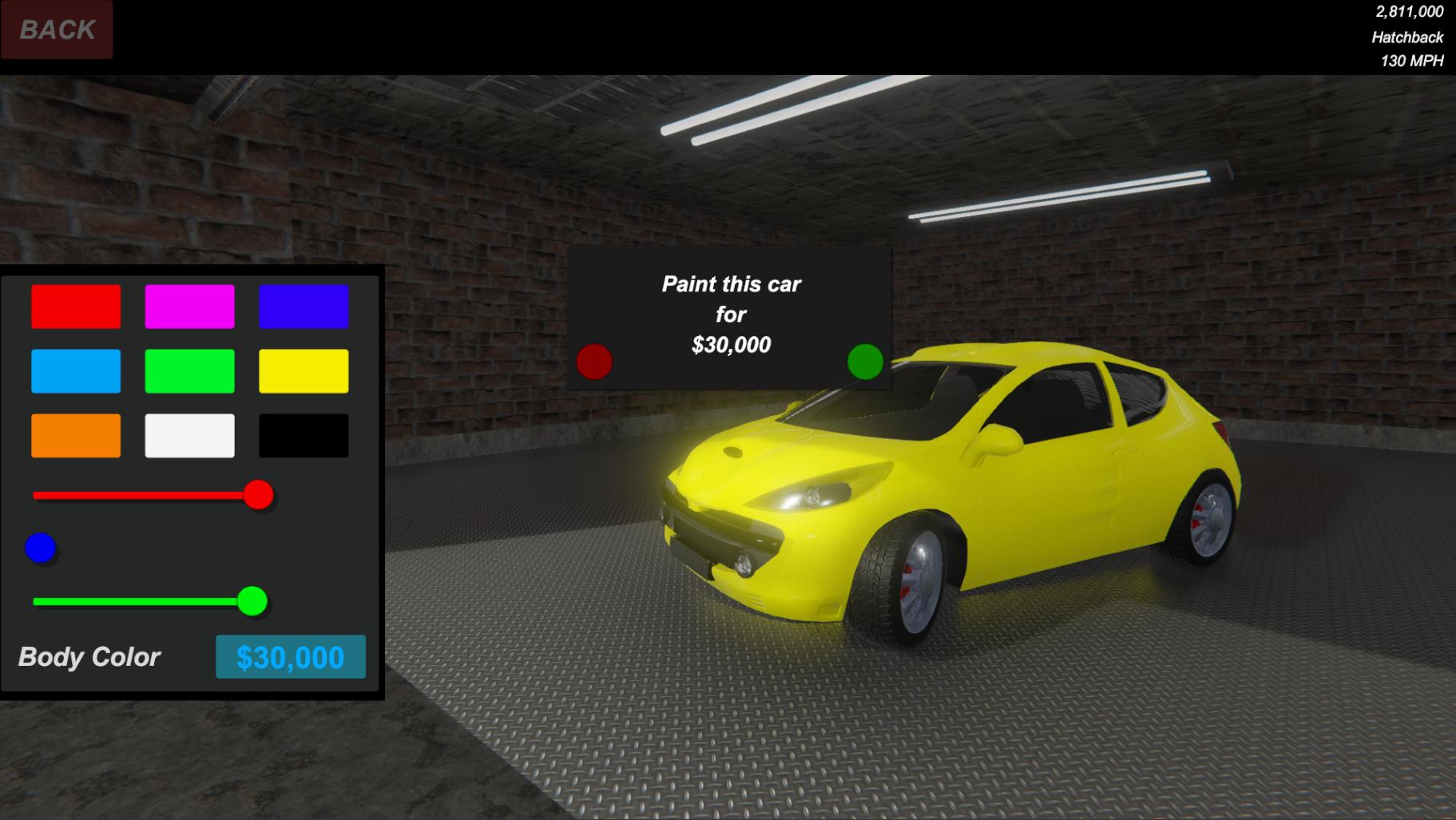Viewport: 1456px width, 820px height.
Task: Choose the purple paint color
Action: pos(303,306)
